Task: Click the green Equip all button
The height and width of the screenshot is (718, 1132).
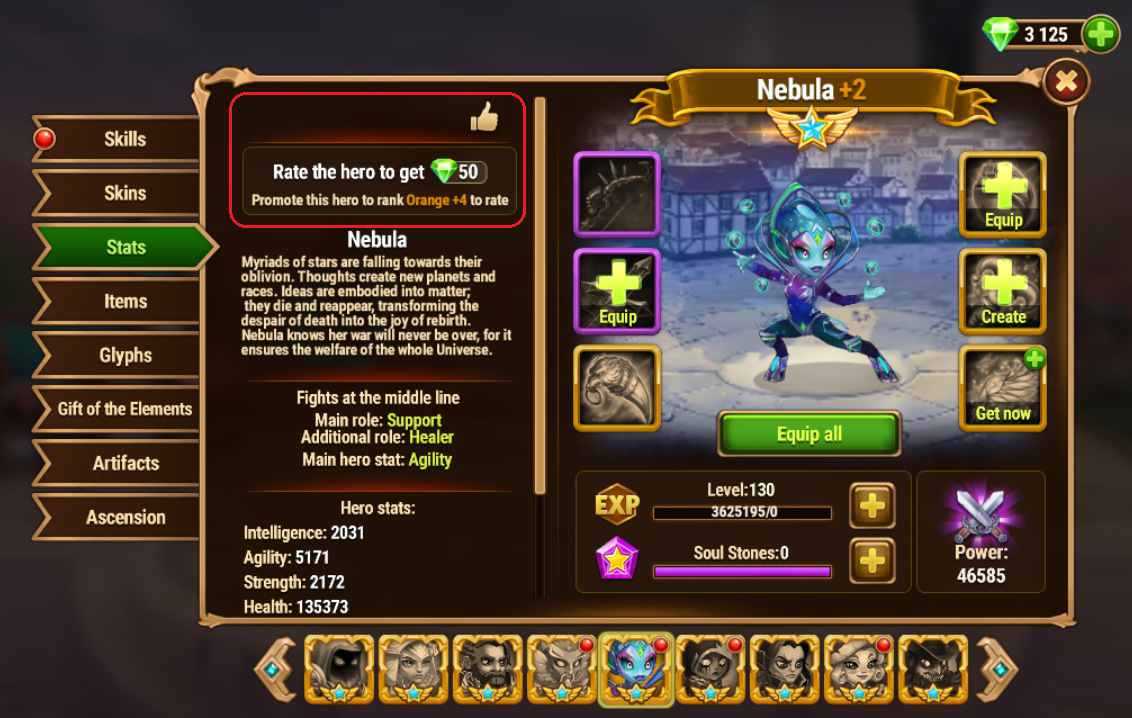Action: click(809, 434)
